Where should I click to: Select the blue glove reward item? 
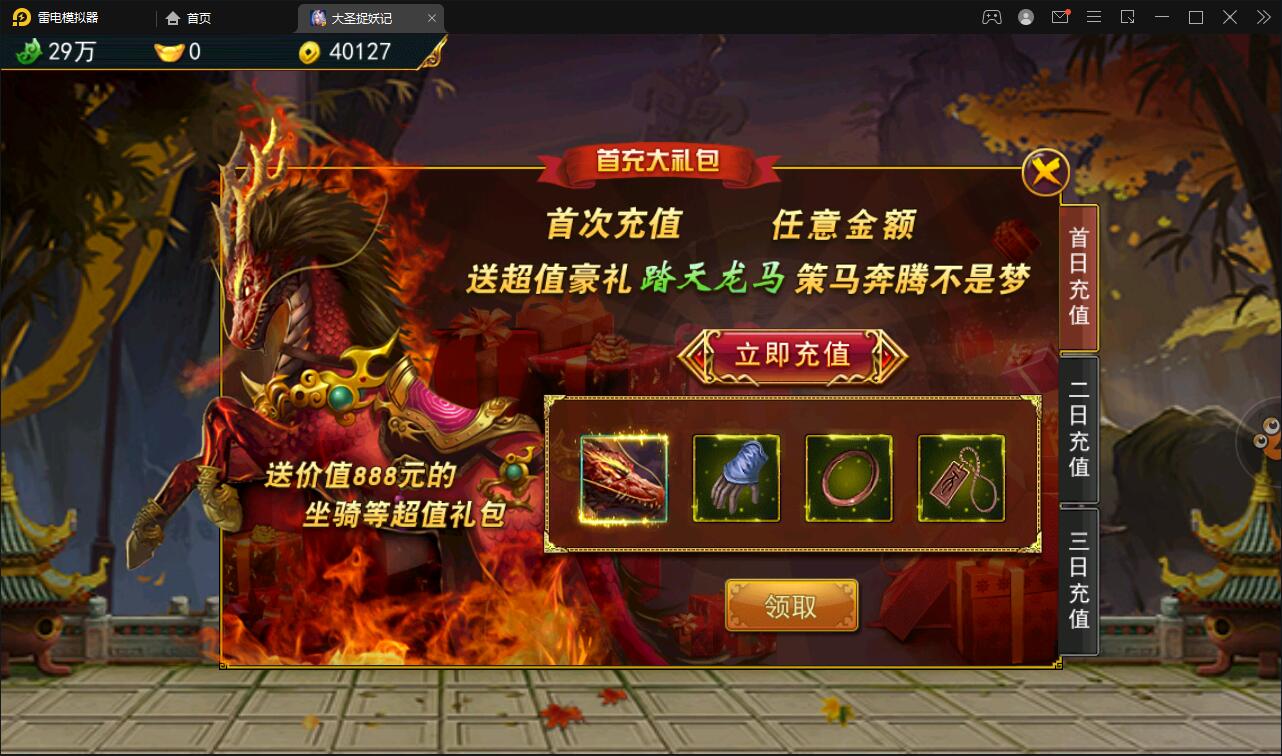tap(737, 478)
